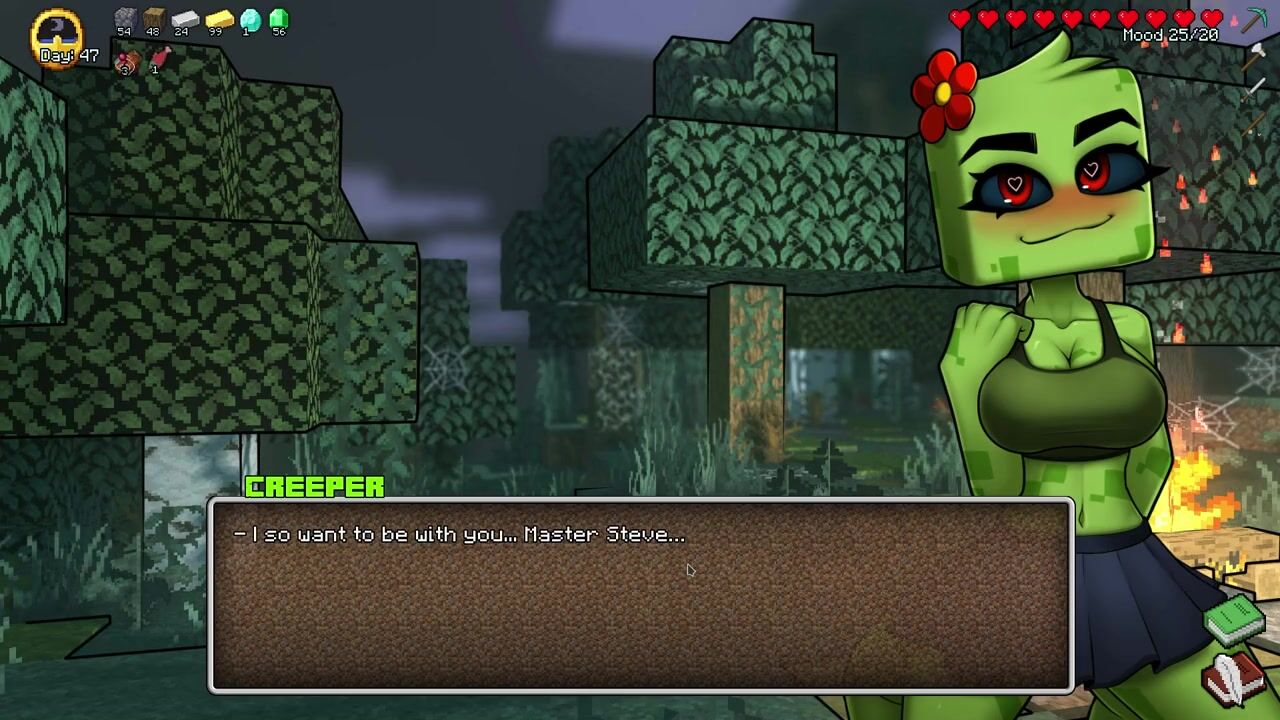This screenshot has width=1280, height=720.
Task: Click the dialogue box to continue
Action: (640, 595)
